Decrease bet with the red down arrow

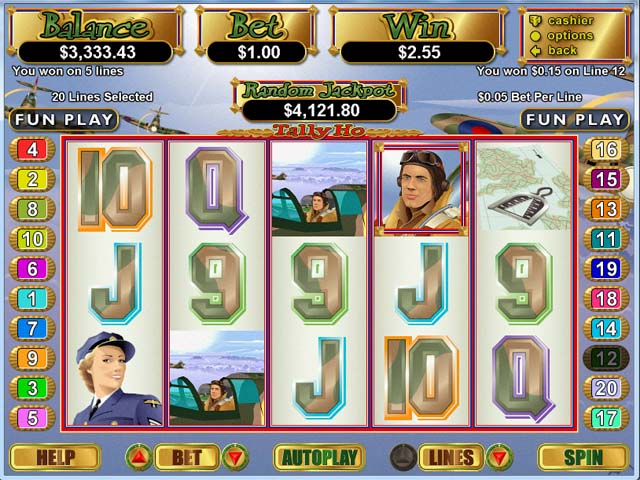click(235, 458)
